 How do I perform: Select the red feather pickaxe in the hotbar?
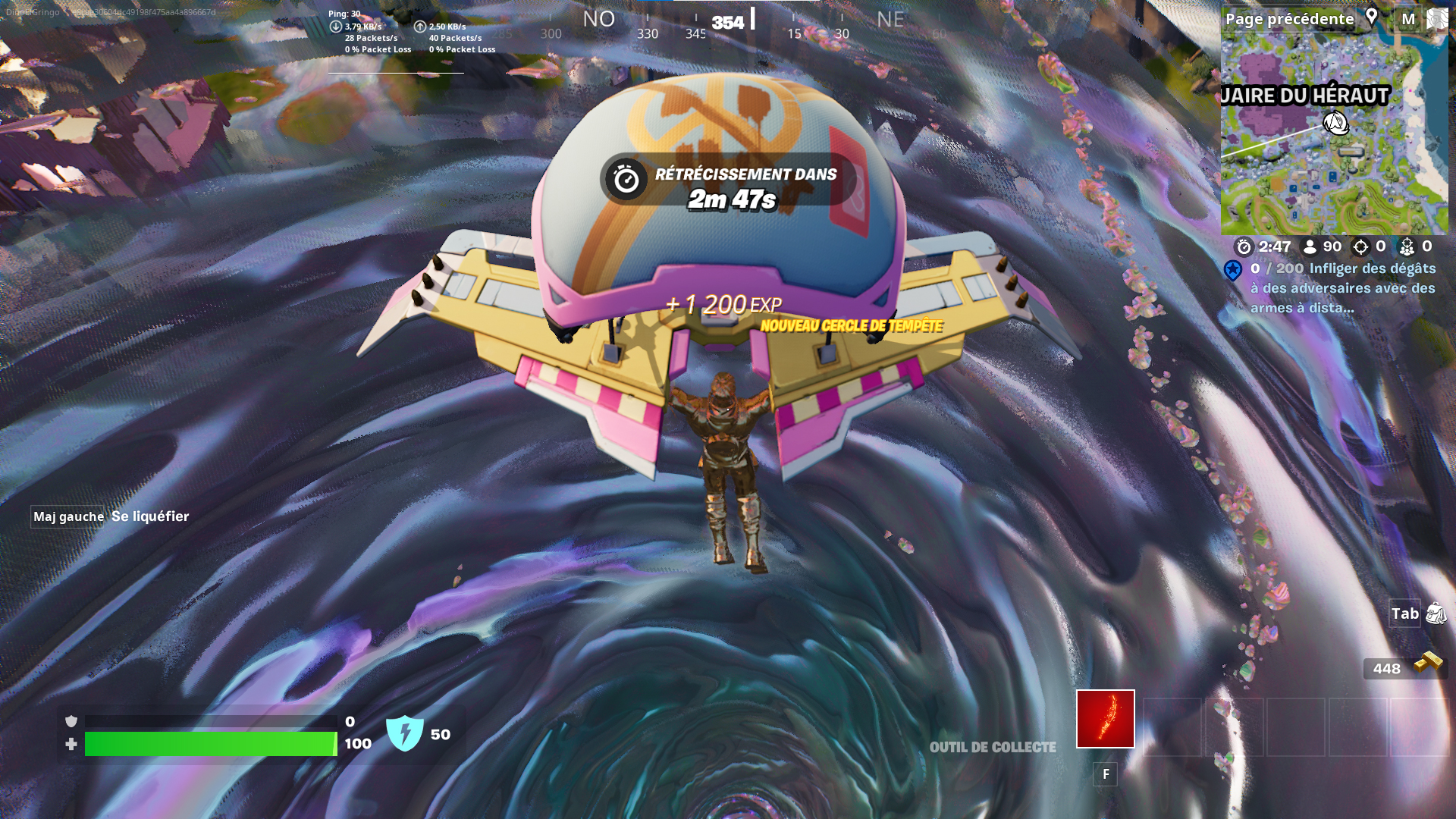pos(1105,717)
